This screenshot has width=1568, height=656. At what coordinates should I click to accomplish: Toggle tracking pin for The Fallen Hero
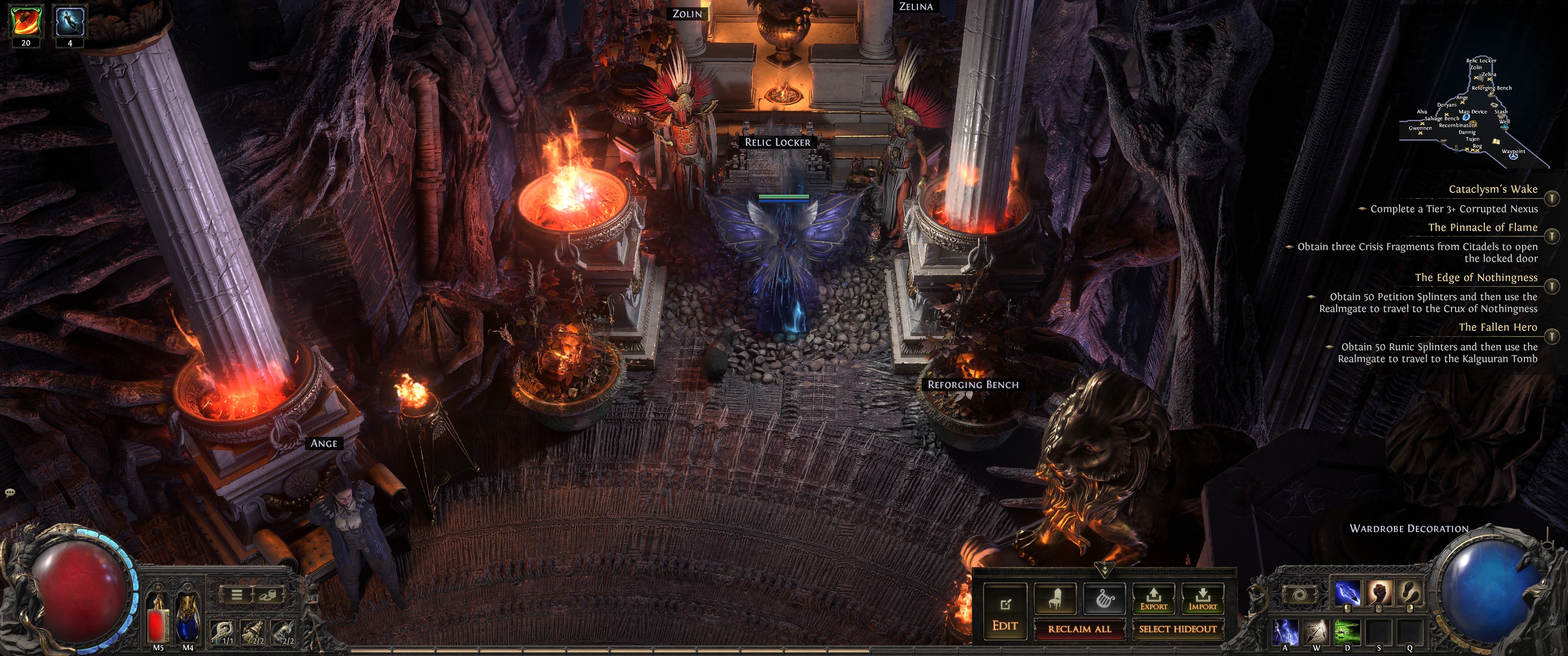point(1552,336)
